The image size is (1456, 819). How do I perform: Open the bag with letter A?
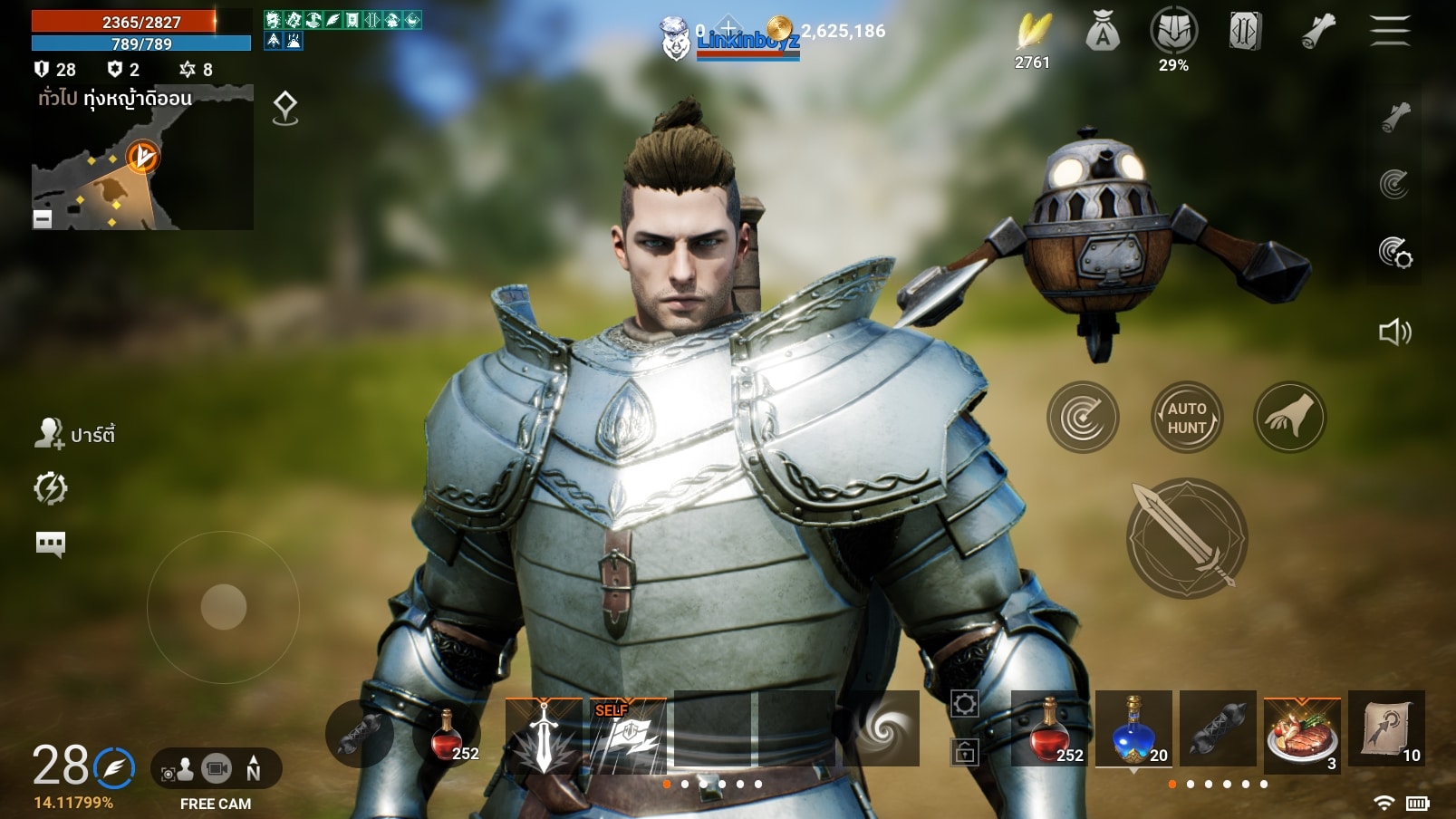1102,34
